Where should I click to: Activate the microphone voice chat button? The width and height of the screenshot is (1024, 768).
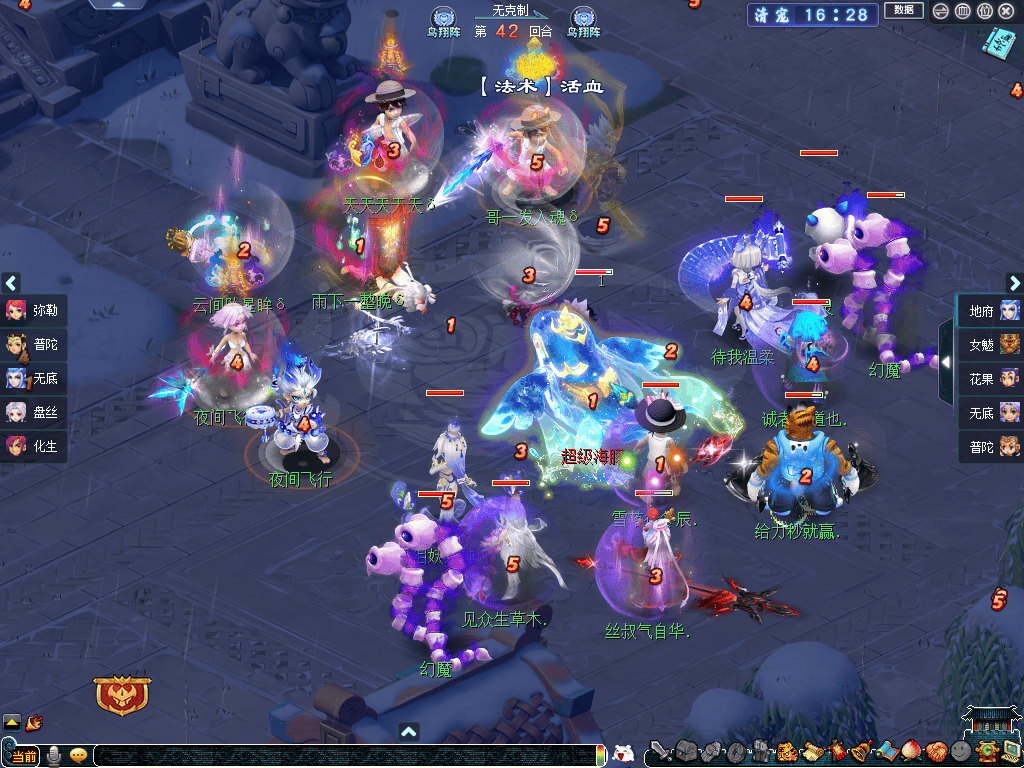point(54,756)
